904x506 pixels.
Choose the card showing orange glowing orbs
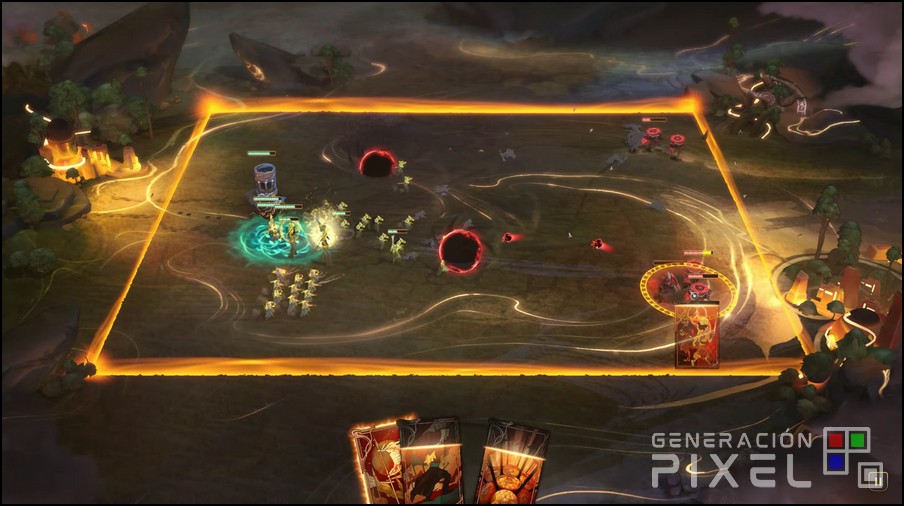point(512,465)
